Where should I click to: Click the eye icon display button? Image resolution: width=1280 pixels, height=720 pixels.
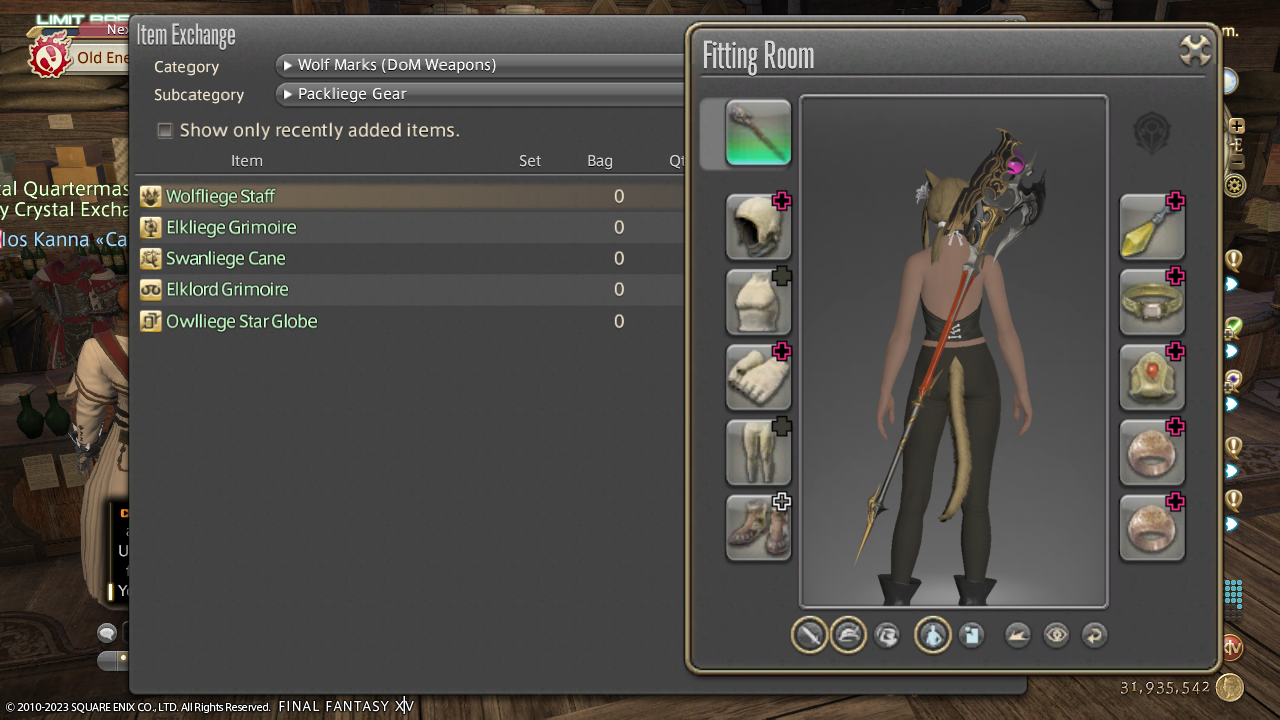[1056, 635]
